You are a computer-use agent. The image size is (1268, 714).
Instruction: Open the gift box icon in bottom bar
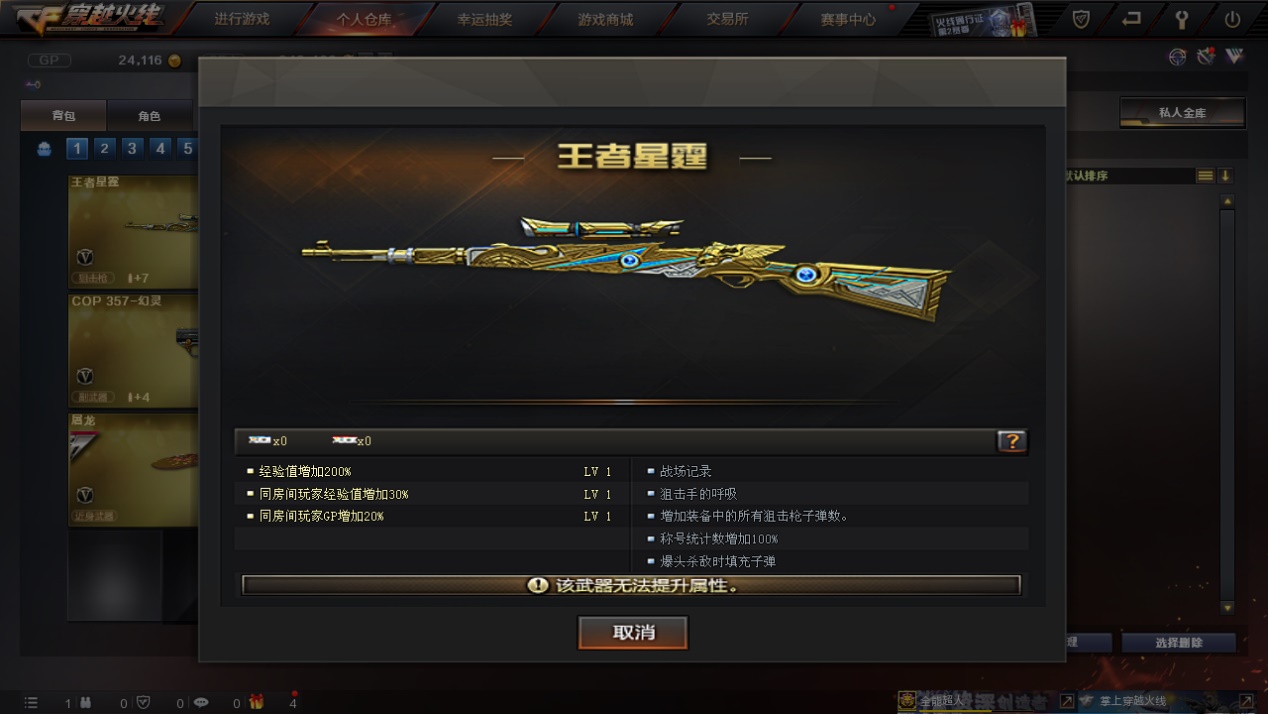pos(256,703)
